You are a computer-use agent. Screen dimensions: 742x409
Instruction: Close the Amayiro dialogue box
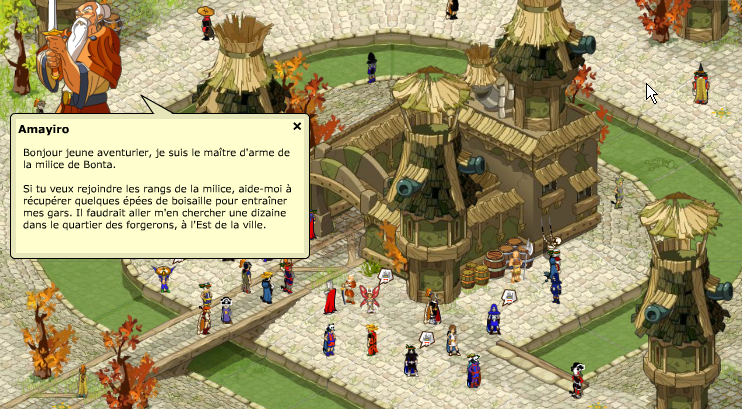coord(297,127)
